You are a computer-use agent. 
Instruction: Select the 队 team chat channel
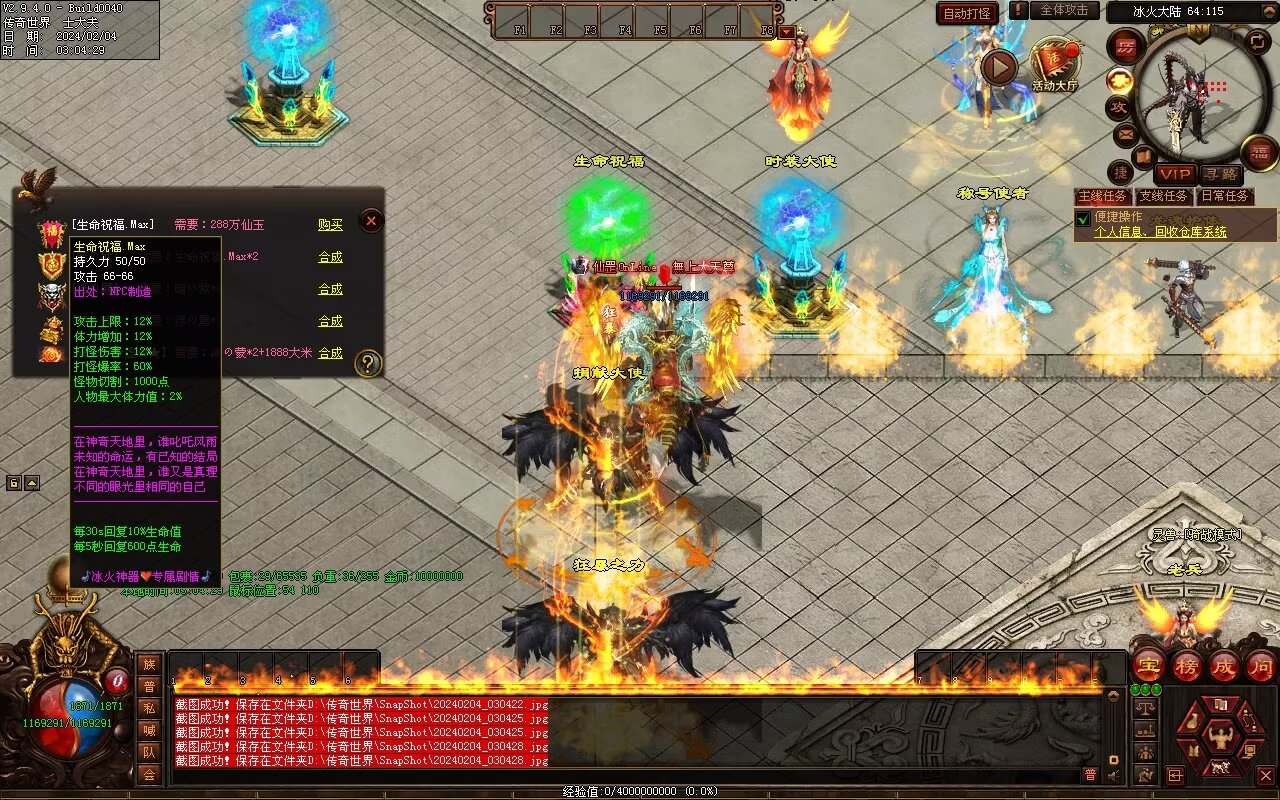click(x=148, y=752)
